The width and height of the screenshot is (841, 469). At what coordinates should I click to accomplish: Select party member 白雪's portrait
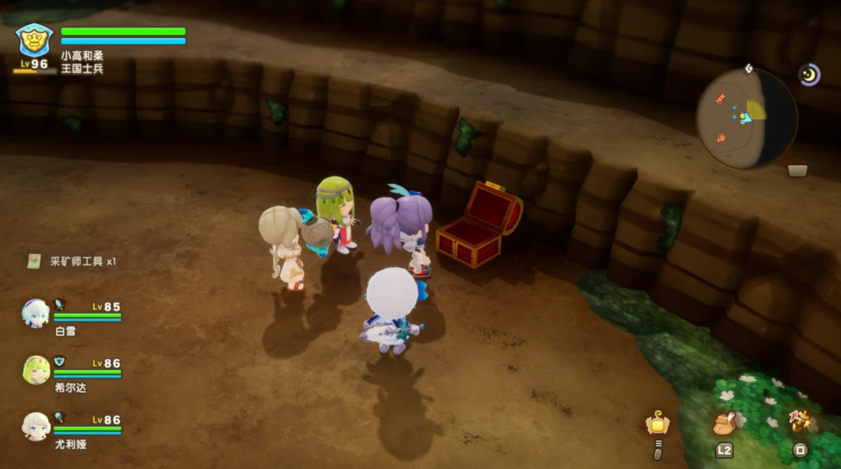coord(35,313)
